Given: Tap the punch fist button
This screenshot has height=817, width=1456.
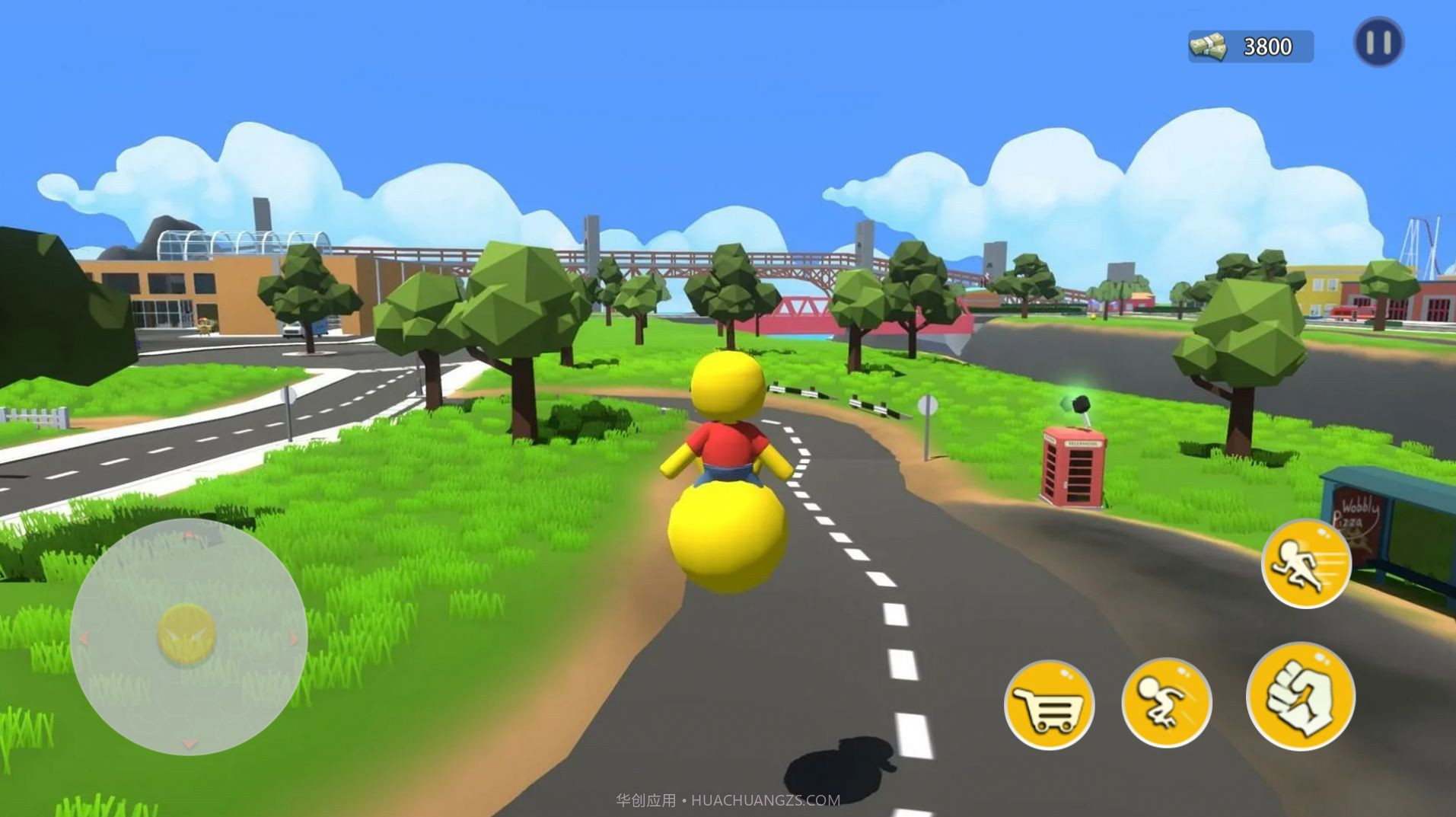Looking at the screenshot, I should click(1301, 697).
